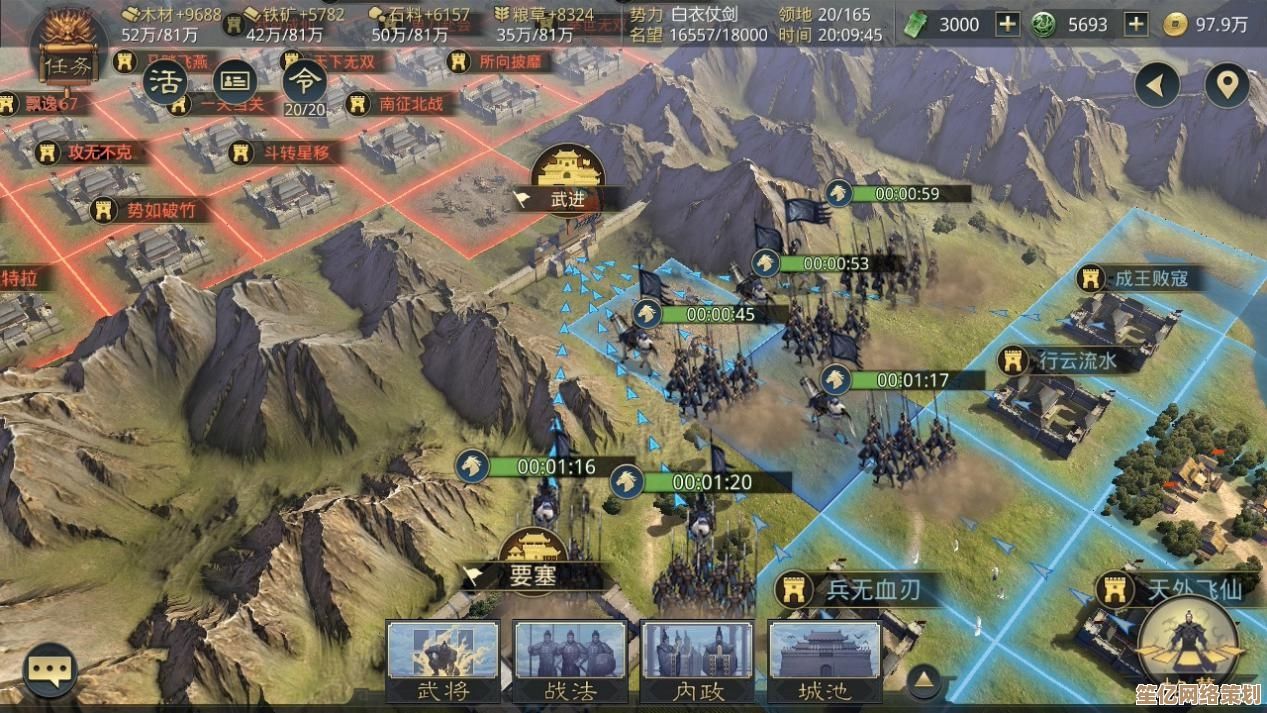Select the army with 00:00:59 timer
Screen dimensions: 1267x713
[906, 194]
